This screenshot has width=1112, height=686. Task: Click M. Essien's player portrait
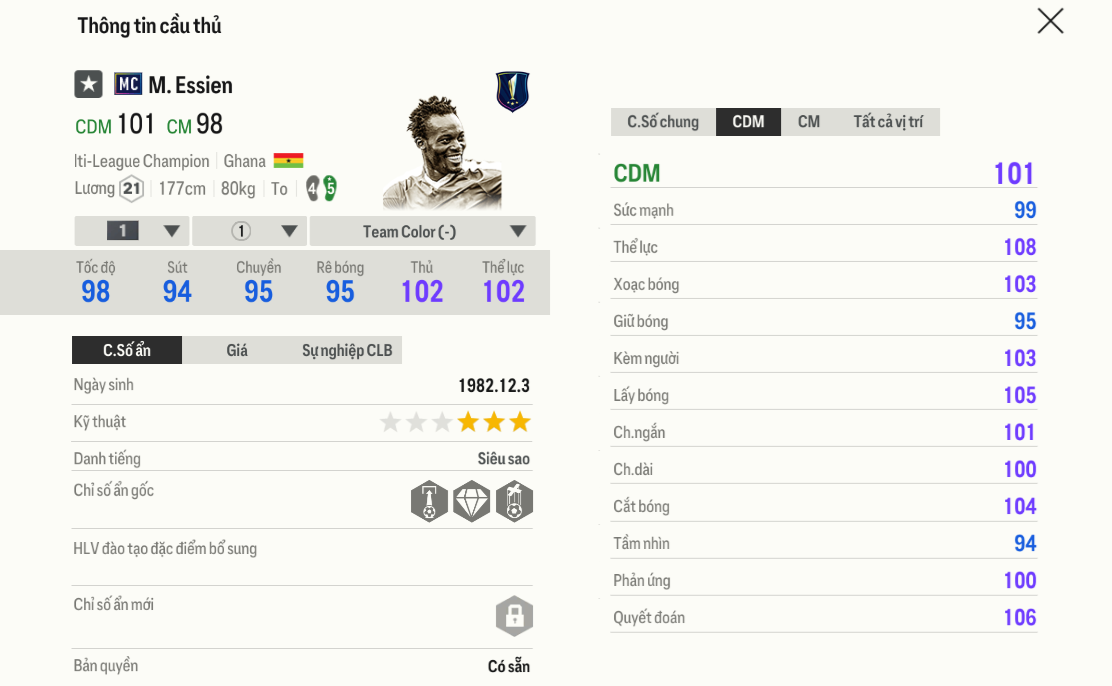click(x=442, y=152)
